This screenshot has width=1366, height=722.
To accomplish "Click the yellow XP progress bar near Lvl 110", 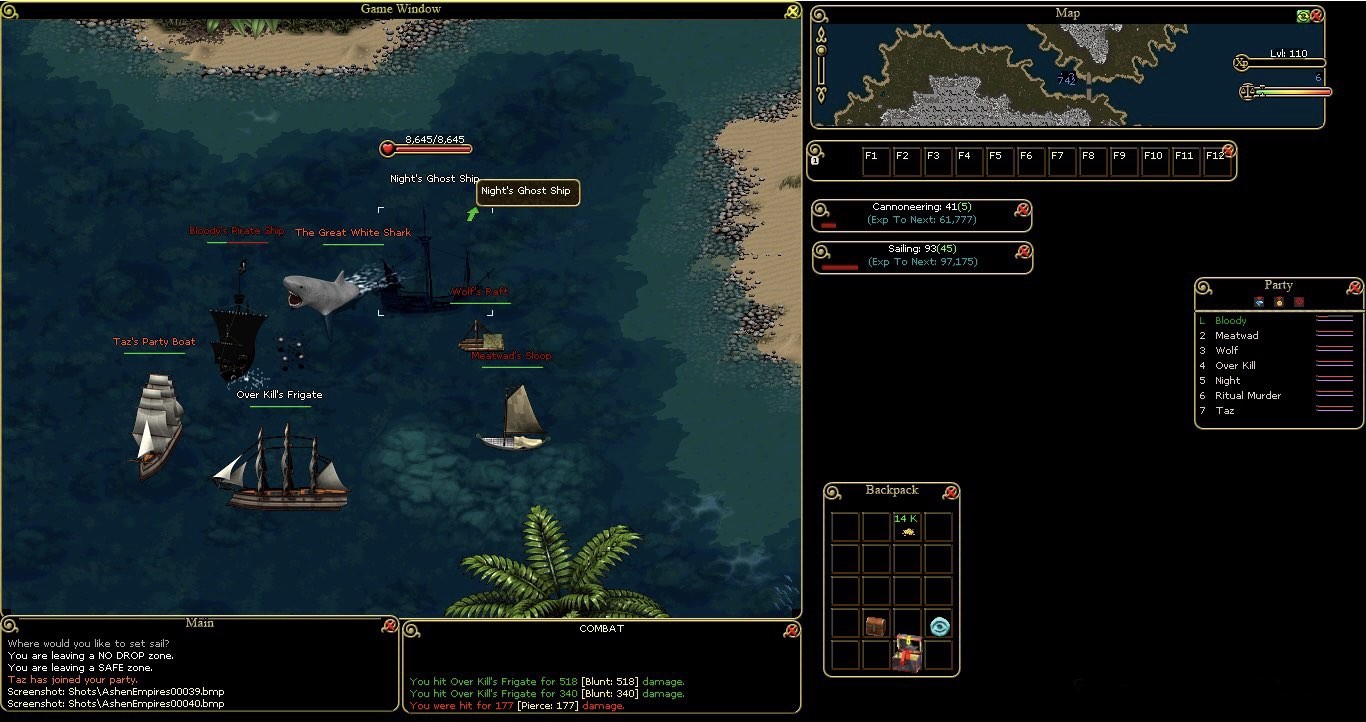I will coord(1288,62).
